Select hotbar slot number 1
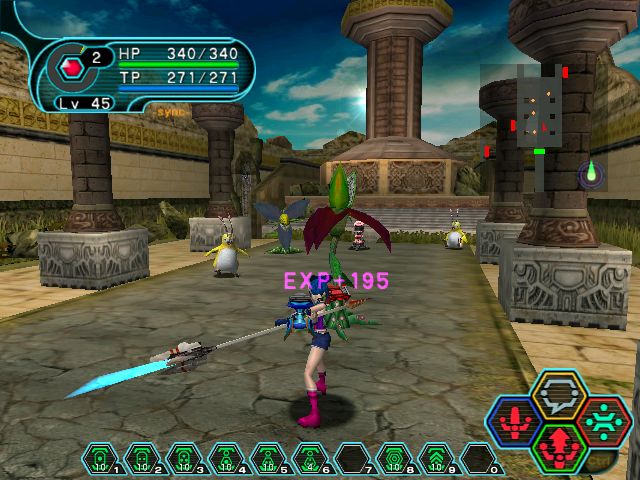The width and height of the screenshot is (640, 480). 101,458
